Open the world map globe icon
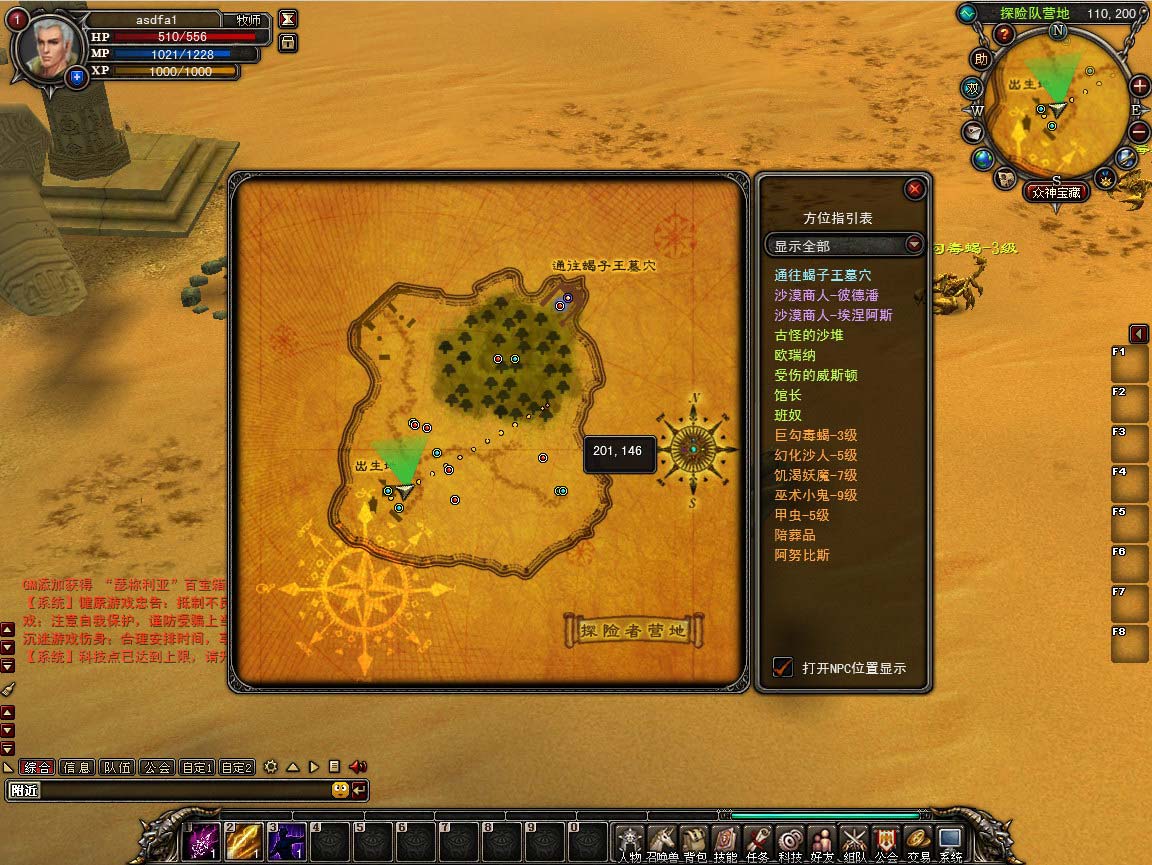Image resolution: width=1152 pixels, height=865 pixels. click(x=983, y=158)
